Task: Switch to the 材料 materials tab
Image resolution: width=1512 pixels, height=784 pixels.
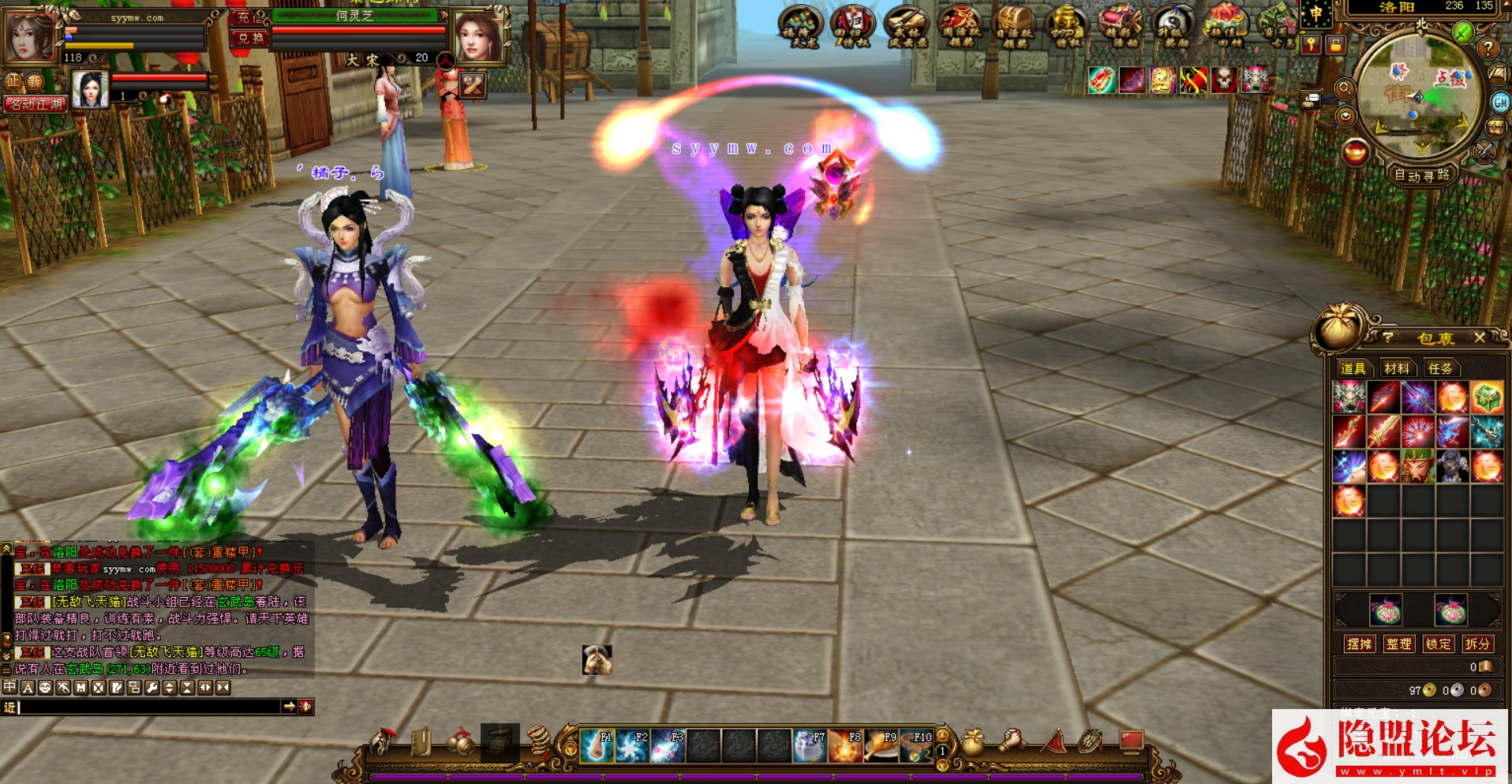Action: (1396, 368)
